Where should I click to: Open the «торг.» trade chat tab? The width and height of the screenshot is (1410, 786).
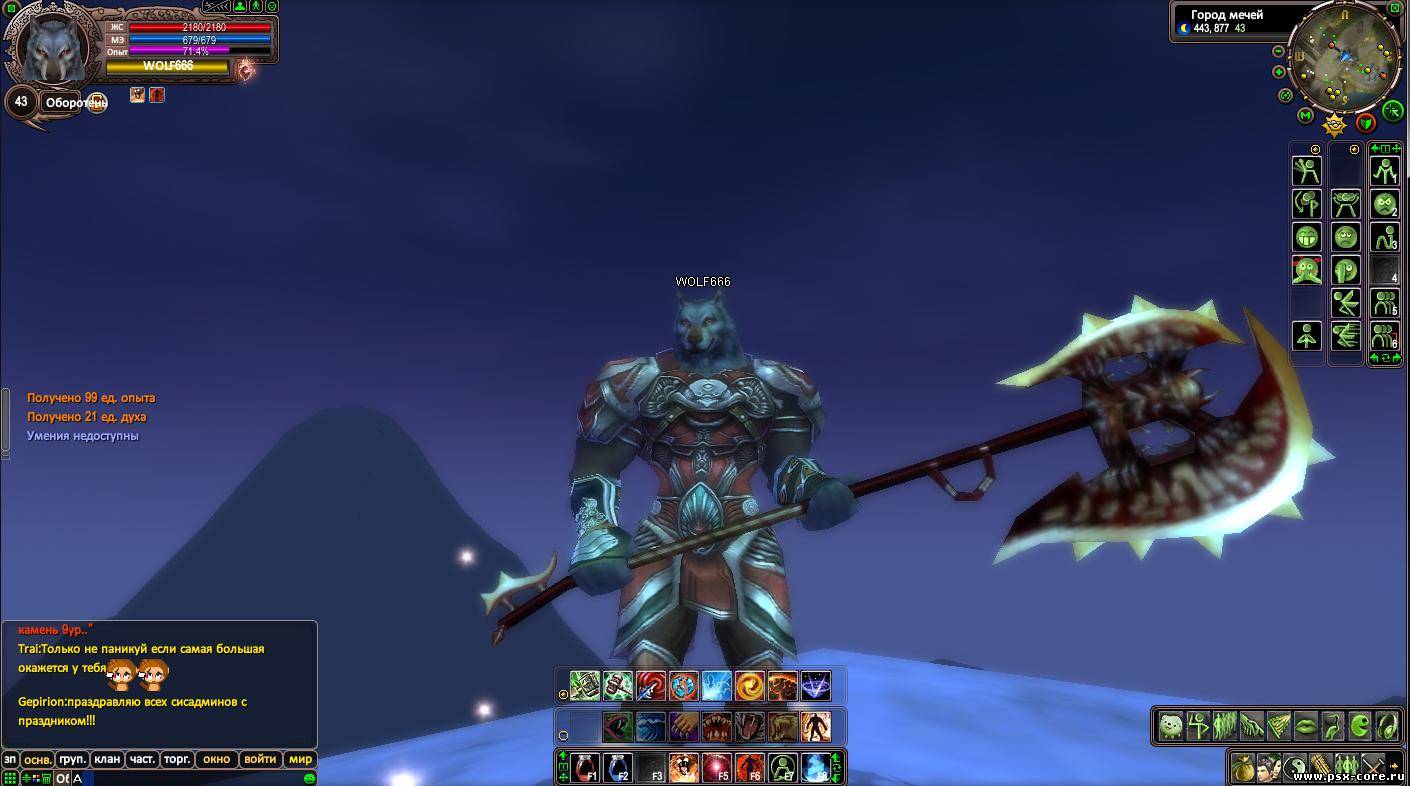(177, 759)
